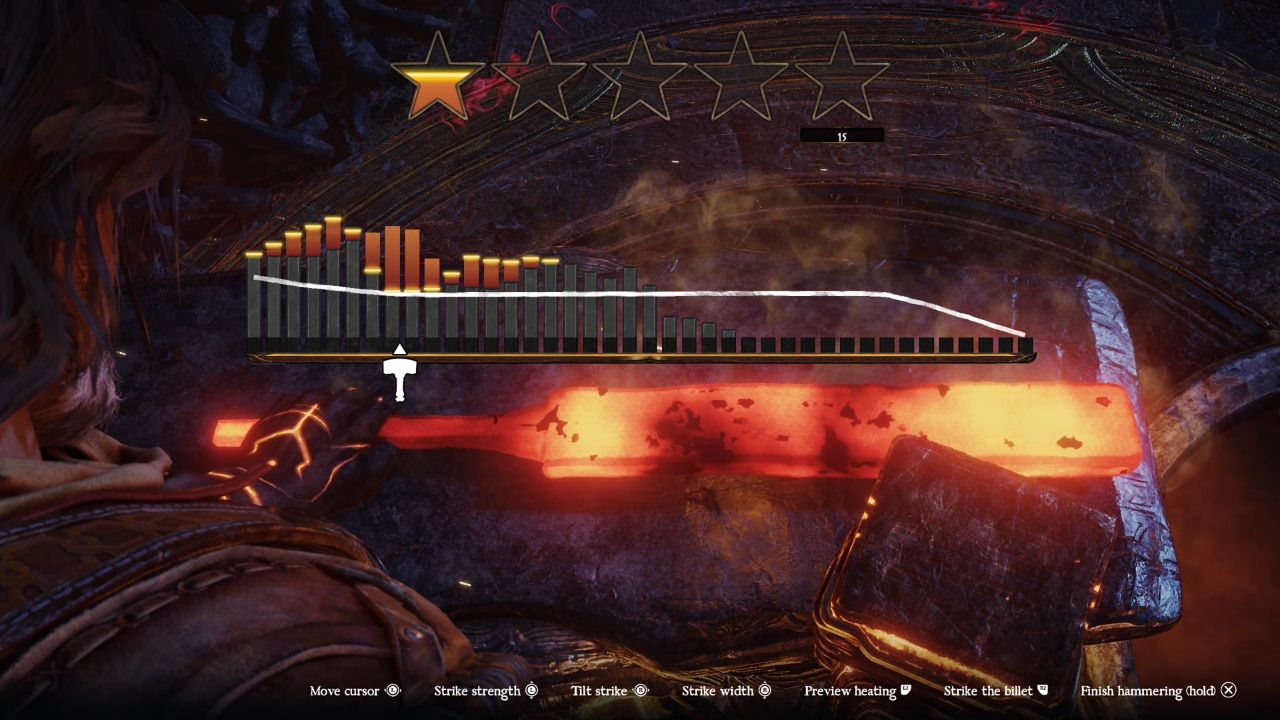Select the white hammer cursor marker

(399, 375)
